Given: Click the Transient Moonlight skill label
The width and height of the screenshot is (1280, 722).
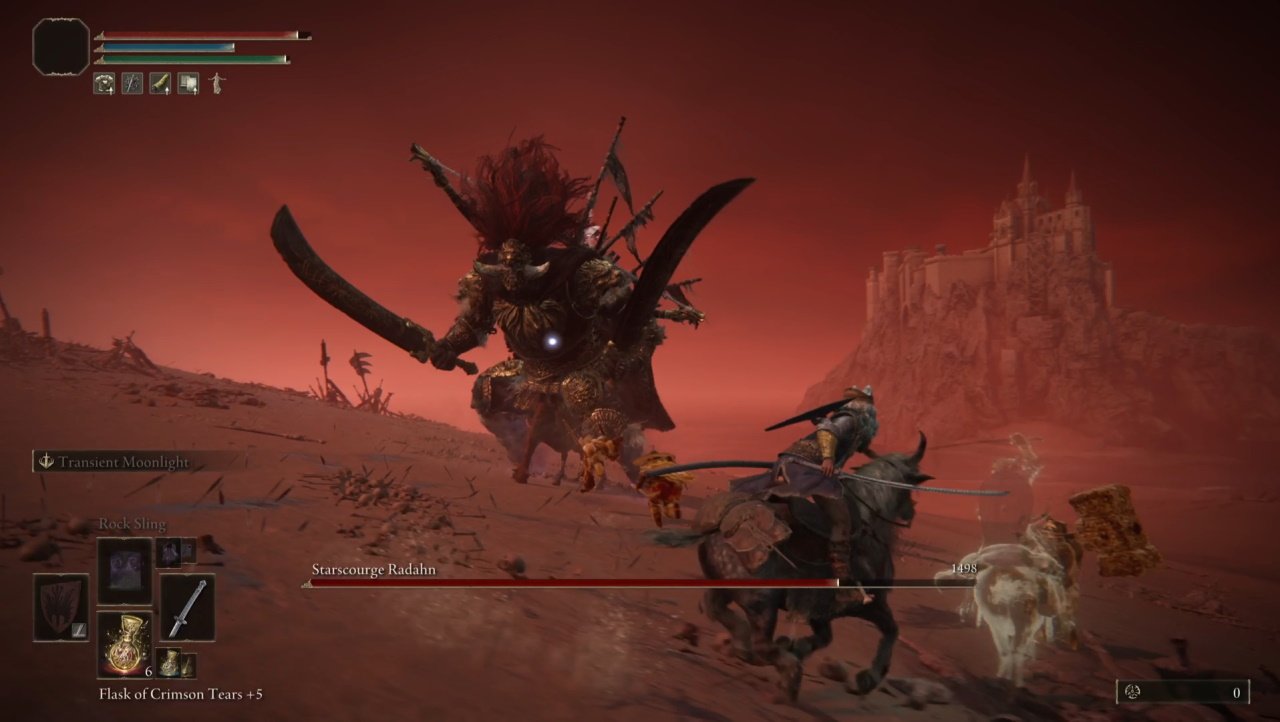Looking at the screenshot, I should 123,462.
